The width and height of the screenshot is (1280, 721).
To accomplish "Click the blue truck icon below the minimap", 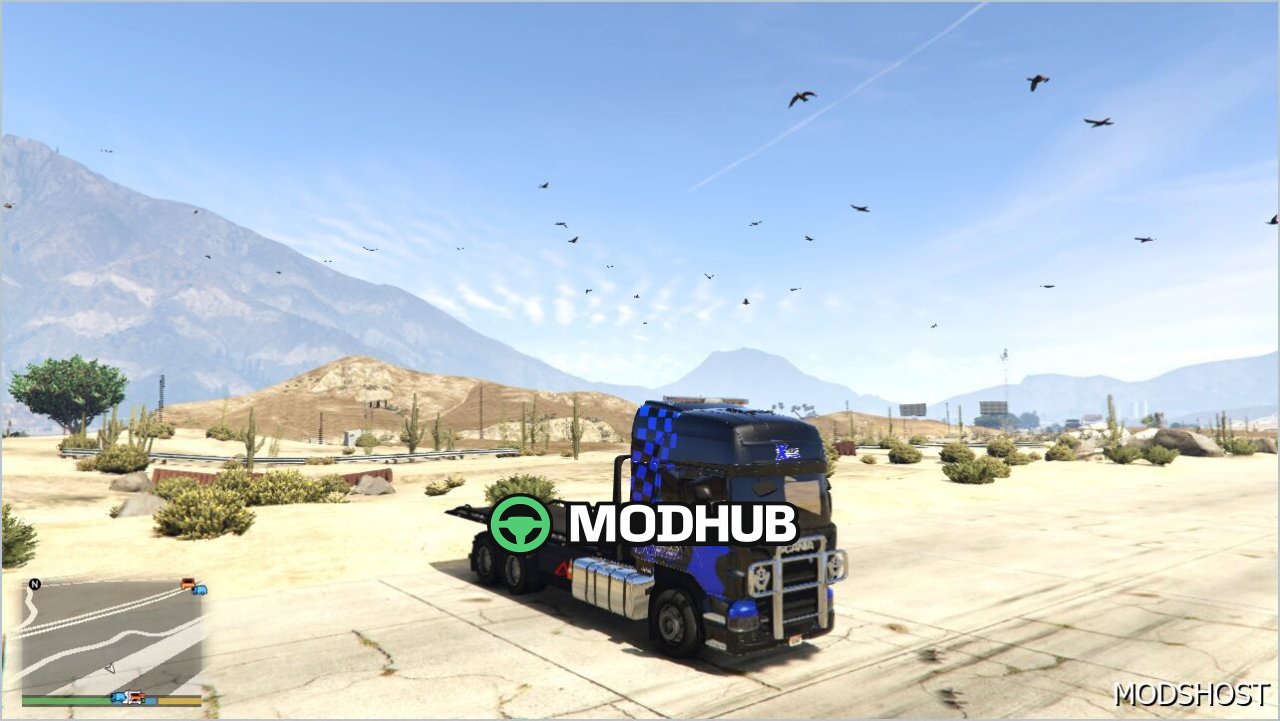I will click(118, 698).
